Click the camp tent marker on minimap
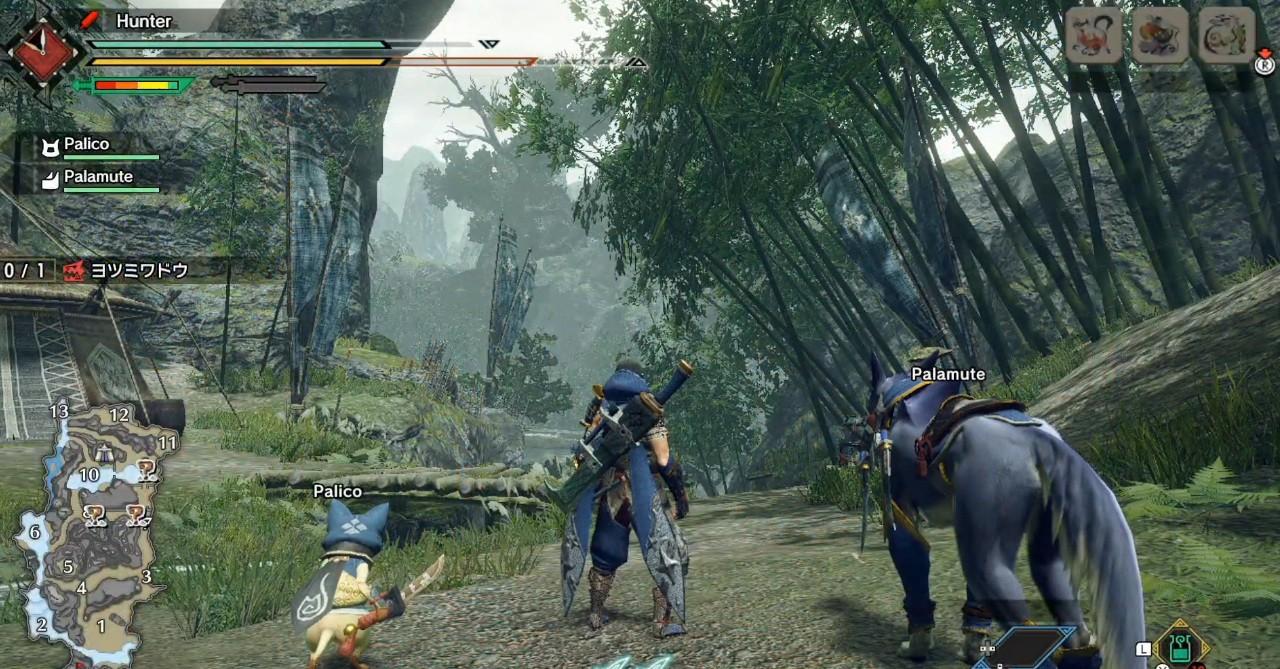Screen dimensions: 1280x669 103,452
